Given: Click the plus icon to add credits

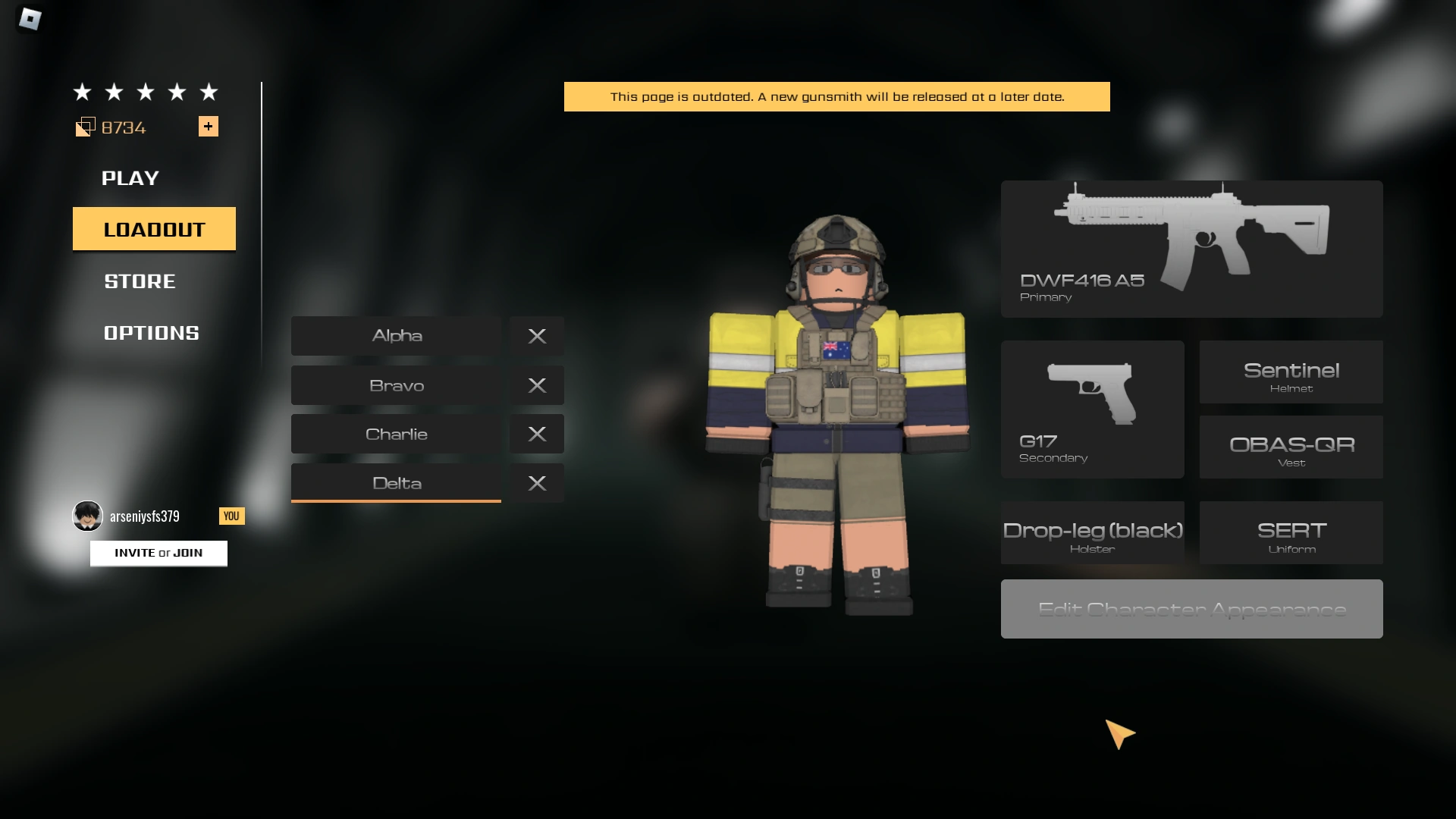Looking at the screenshot, I should pos(209,127).
